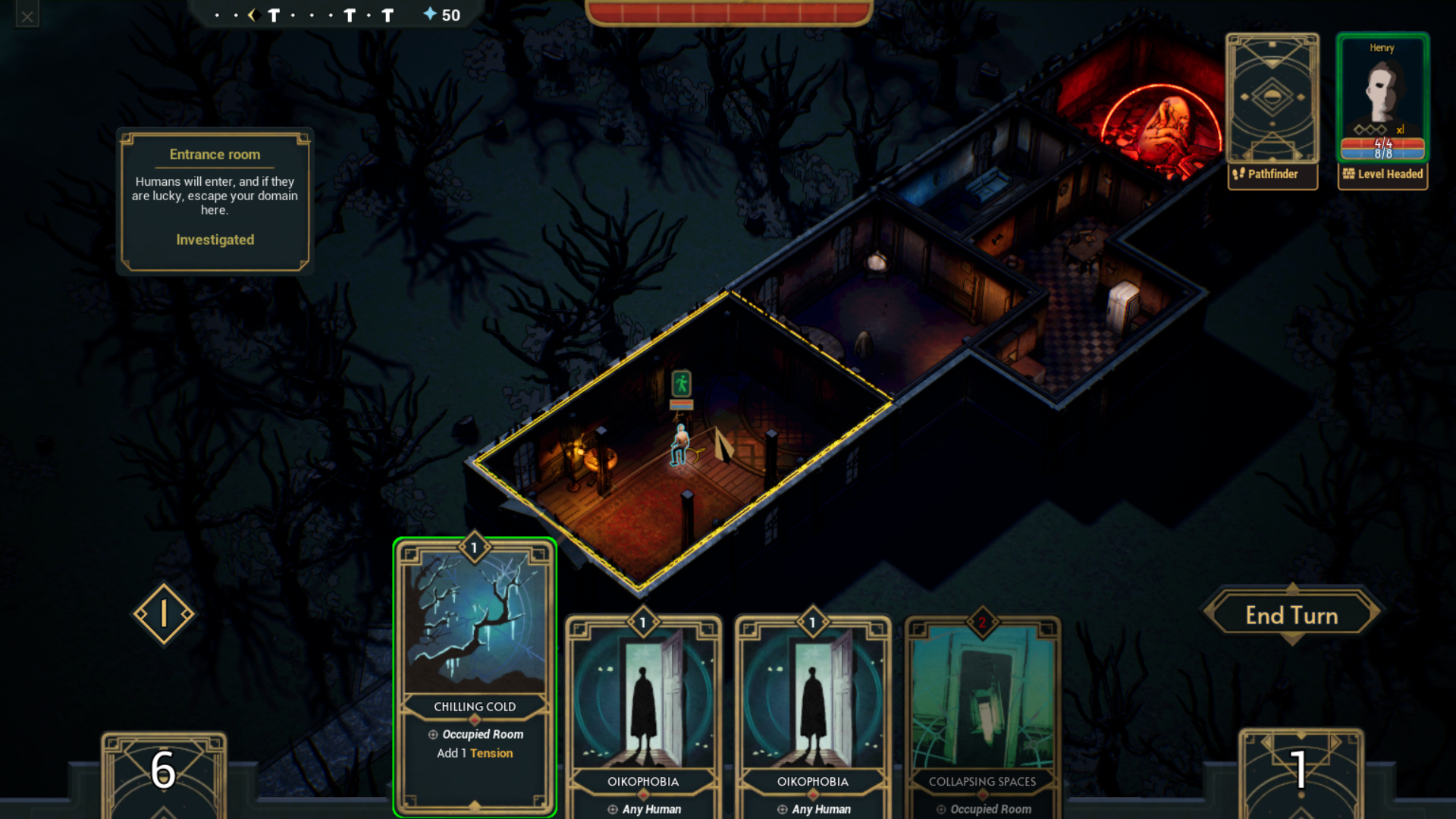Select the Chilling Cold card
1456x819 pixels.
tap(475, 675)
